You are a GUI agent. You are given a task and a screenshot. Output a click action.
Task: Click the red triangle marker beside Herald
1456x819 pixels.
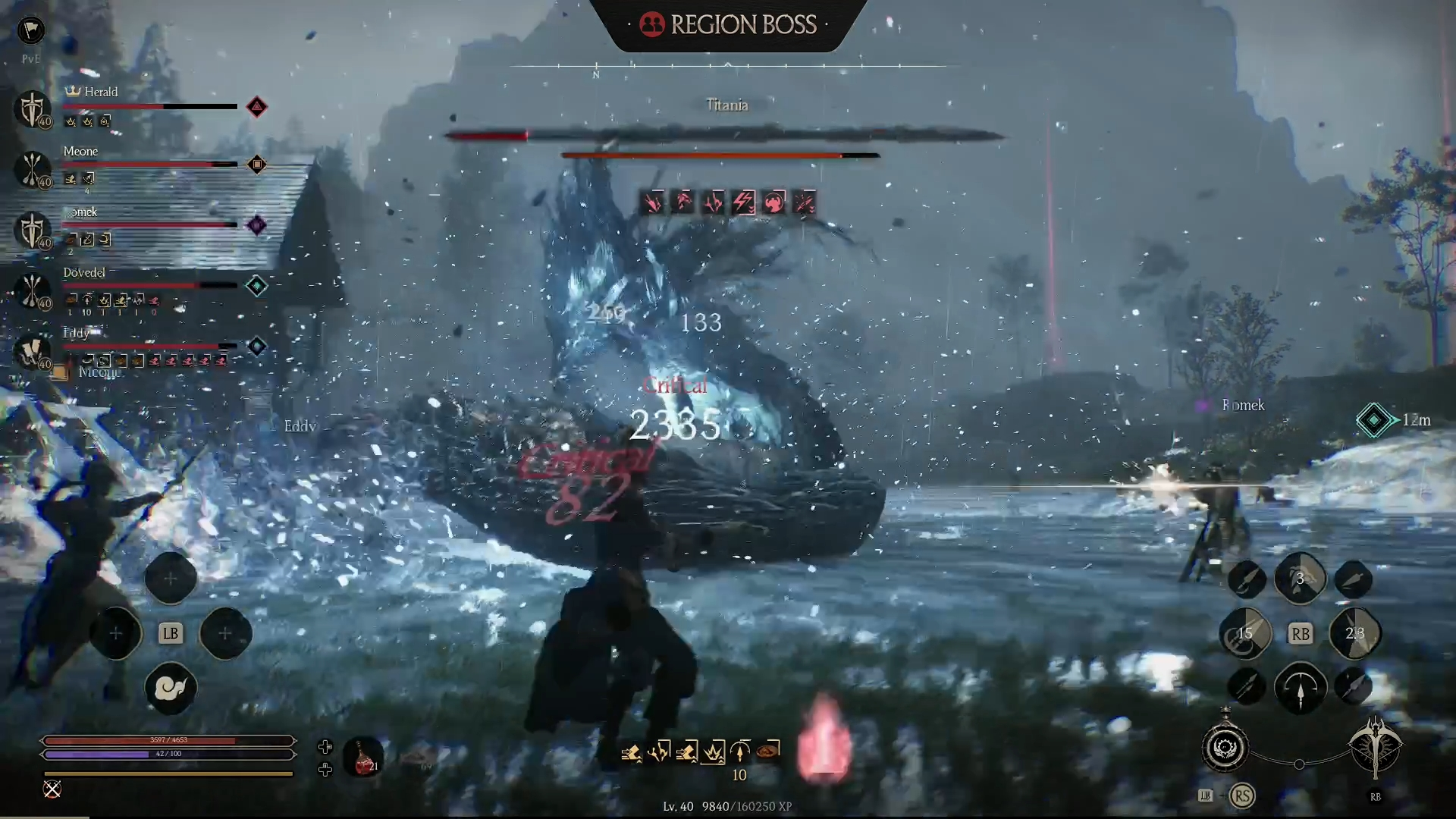[x=257, y=107]
